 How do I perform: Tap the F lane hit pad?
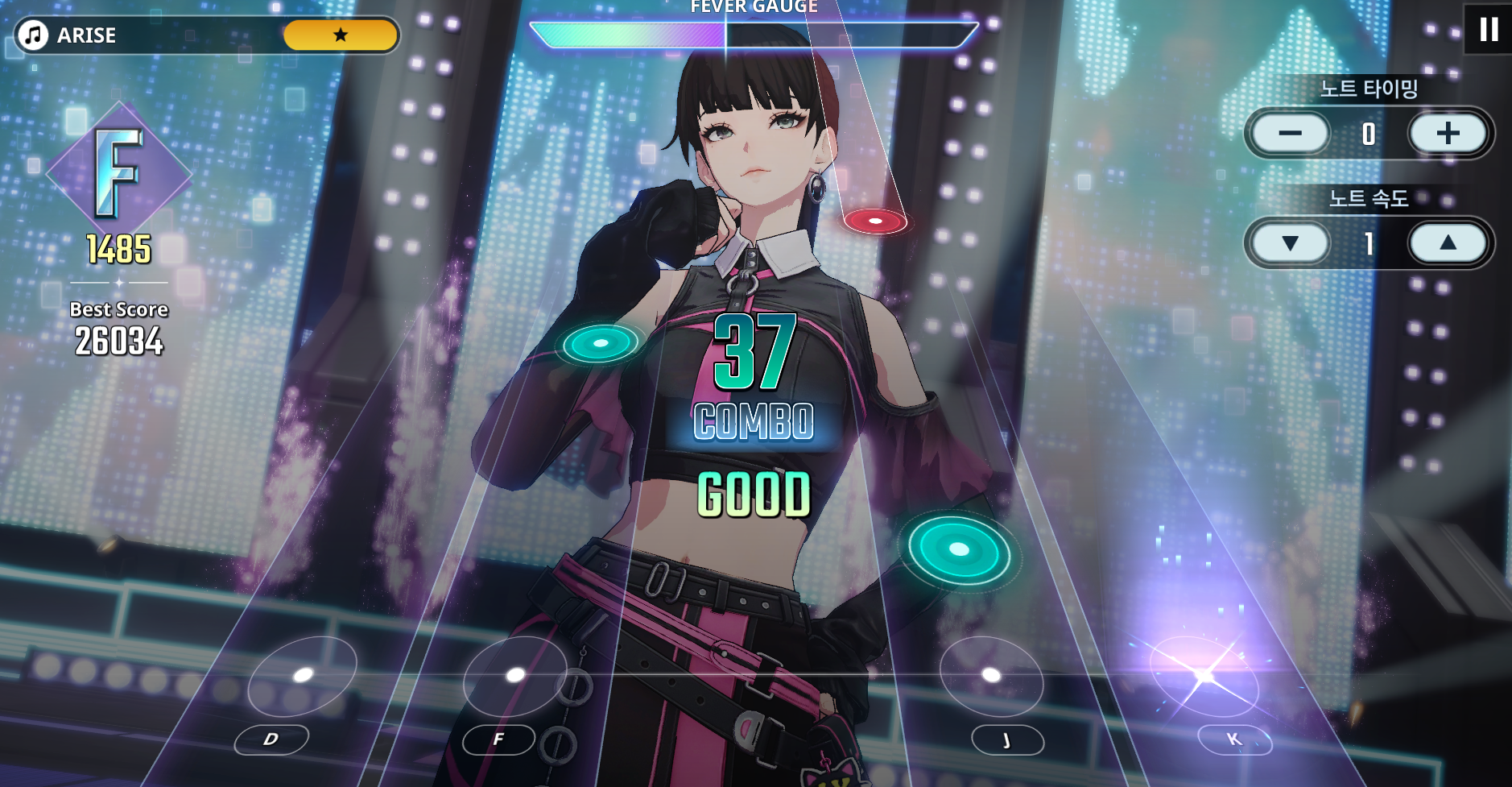coord(515,676)
